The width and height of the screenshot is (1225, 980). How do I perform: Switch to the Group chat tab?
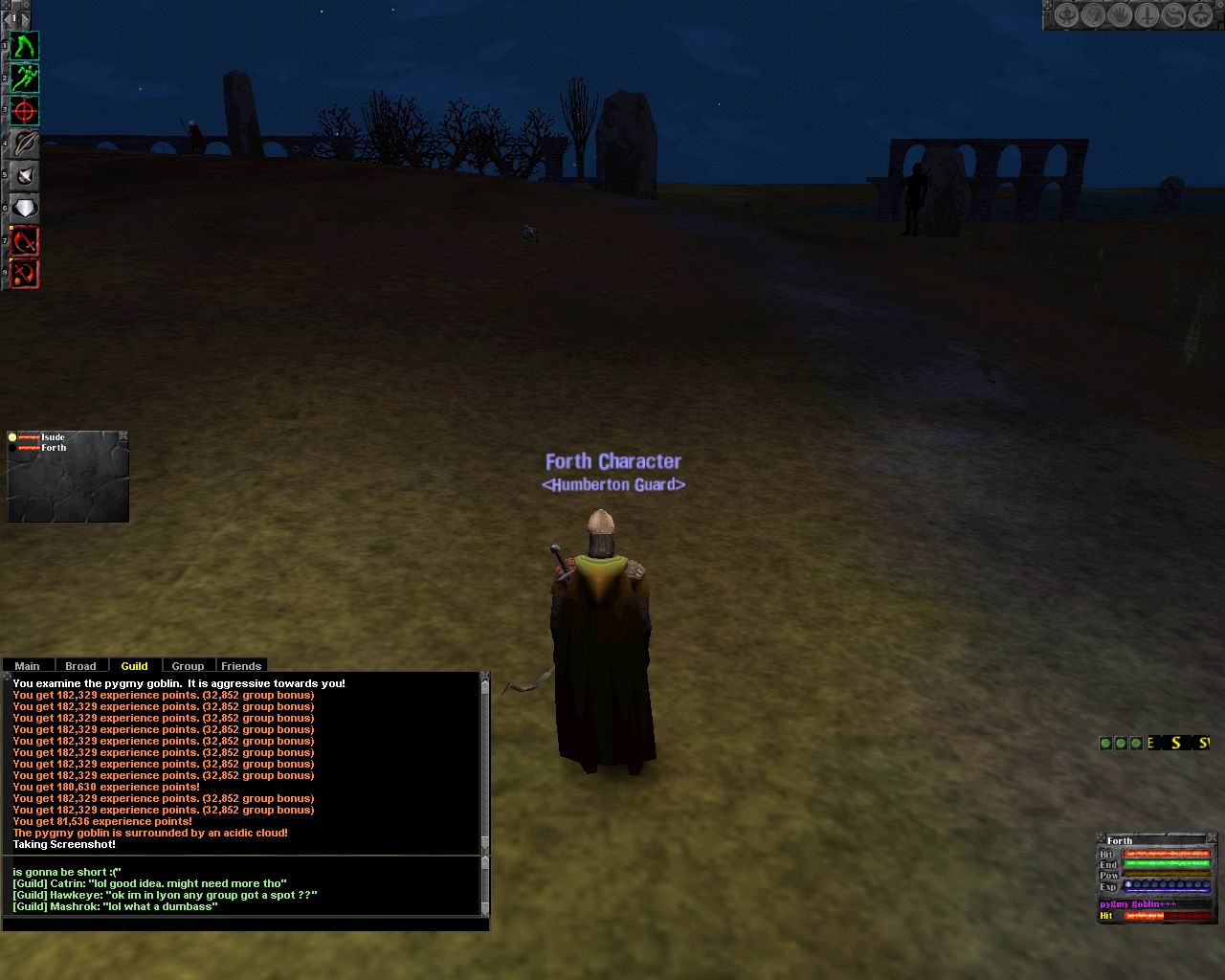pyautogui.click(x=188, y=665)
